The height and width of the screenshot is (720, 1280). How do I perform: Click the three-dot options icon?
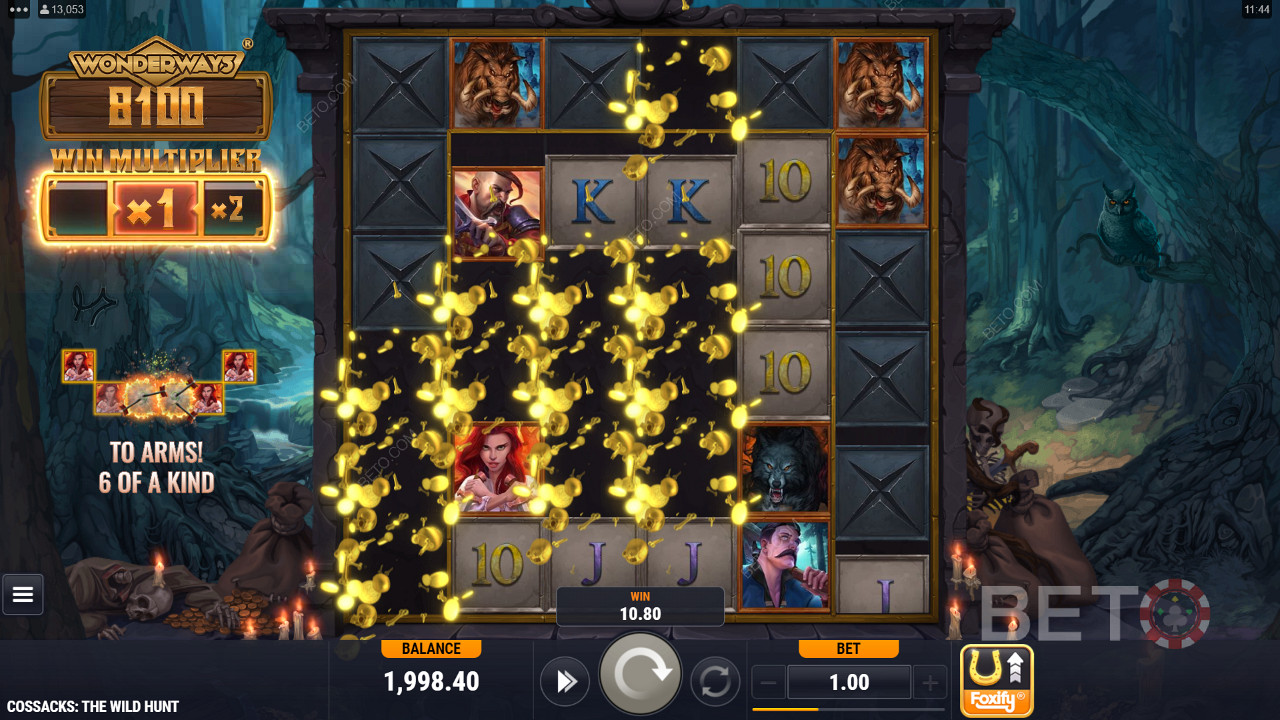click(x=18, y=9)
